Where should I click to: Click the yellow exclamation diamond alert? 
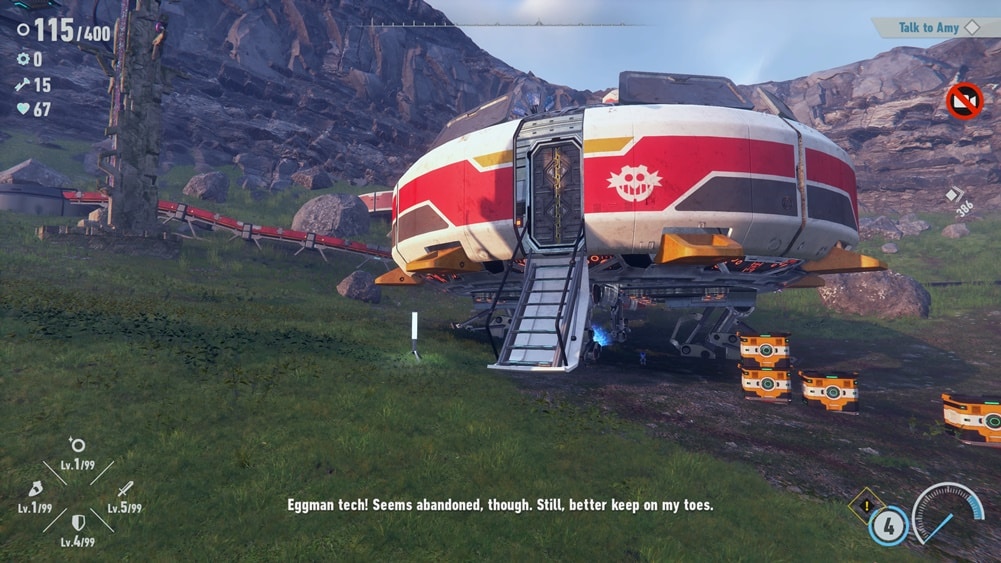[x=861, y=503]
